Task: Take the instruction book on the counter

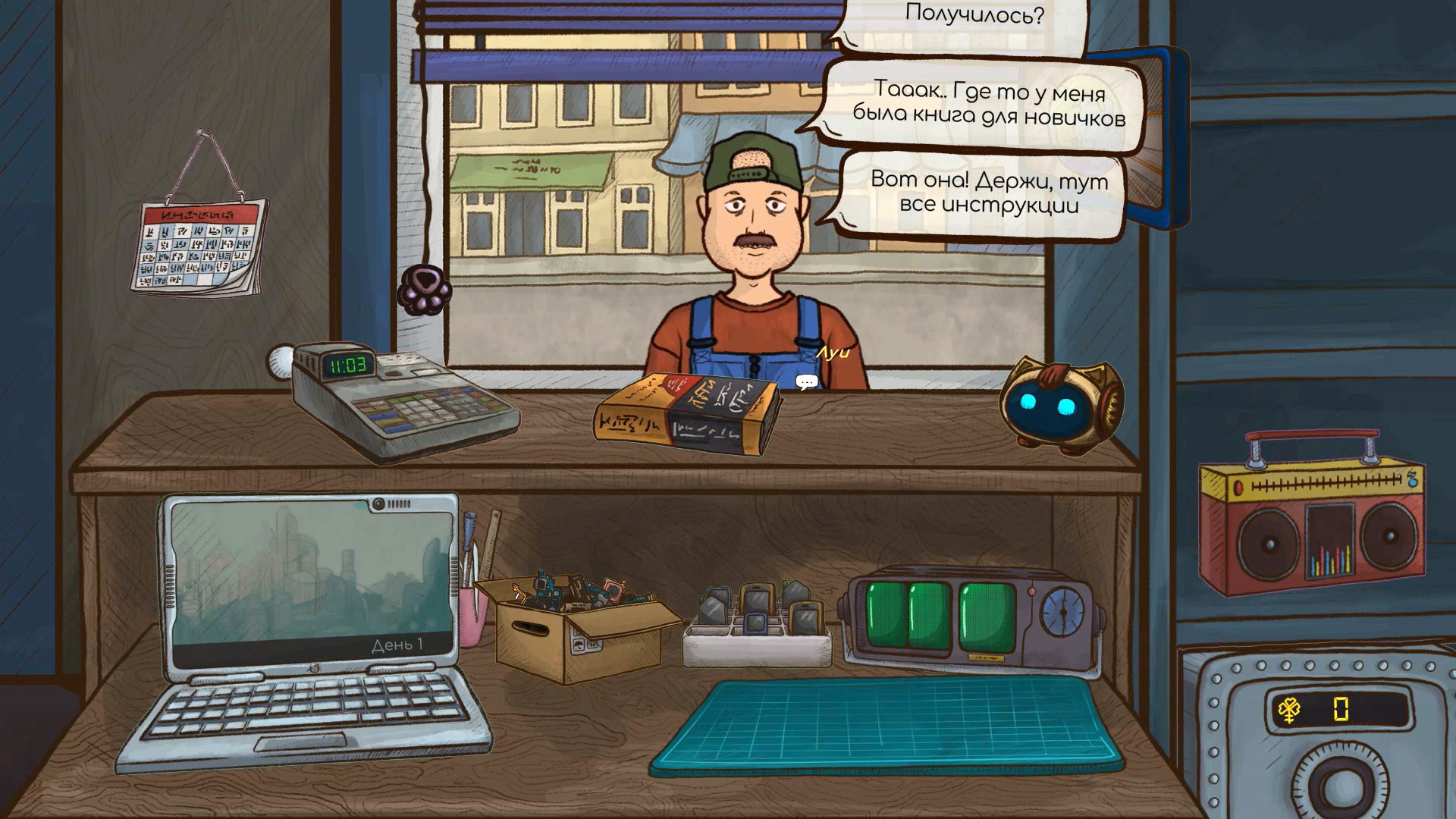Action: 686,416
